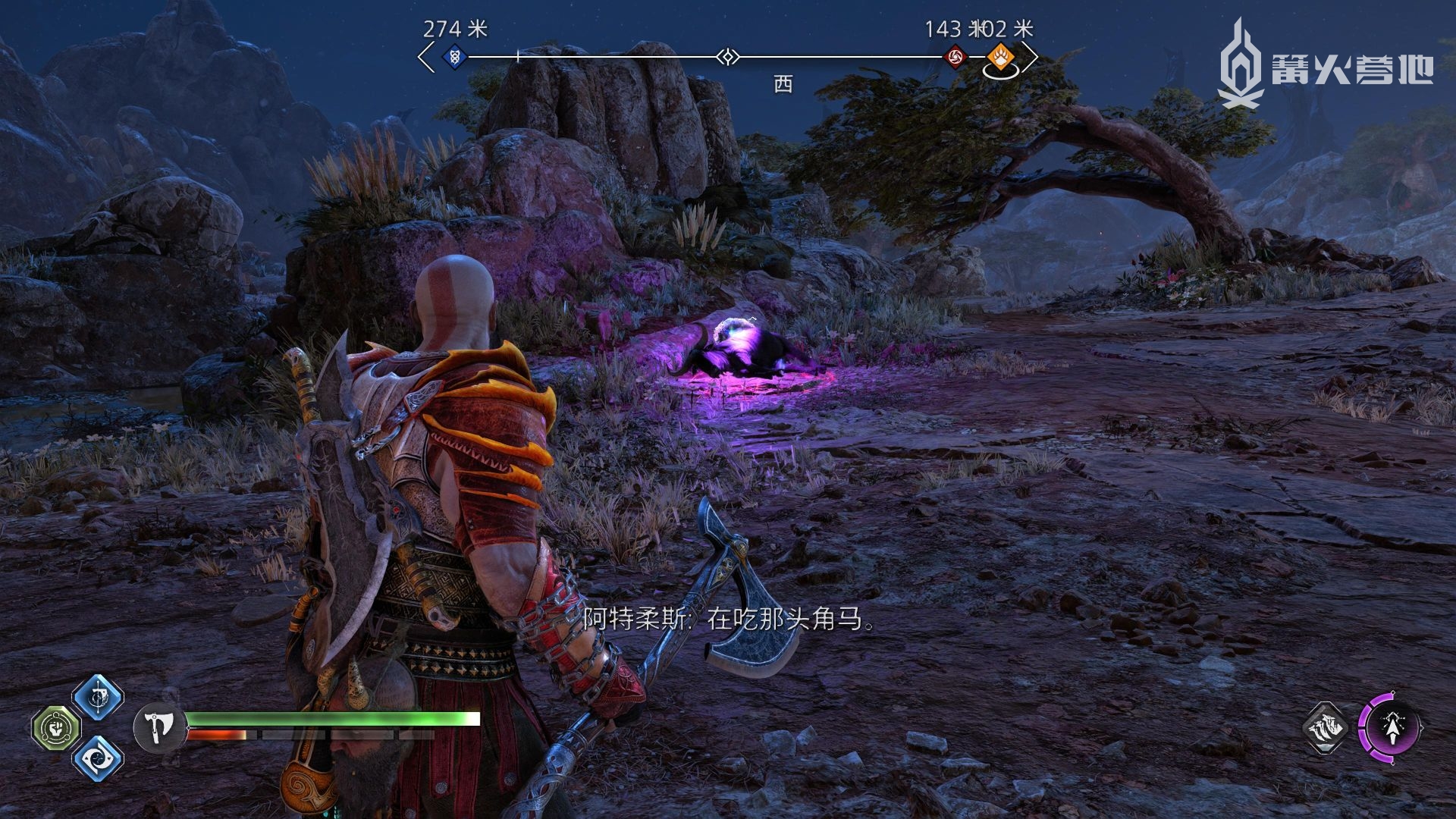Click the watermark logo in the corner
The image size is (1456, 819).
(1325, 64)
